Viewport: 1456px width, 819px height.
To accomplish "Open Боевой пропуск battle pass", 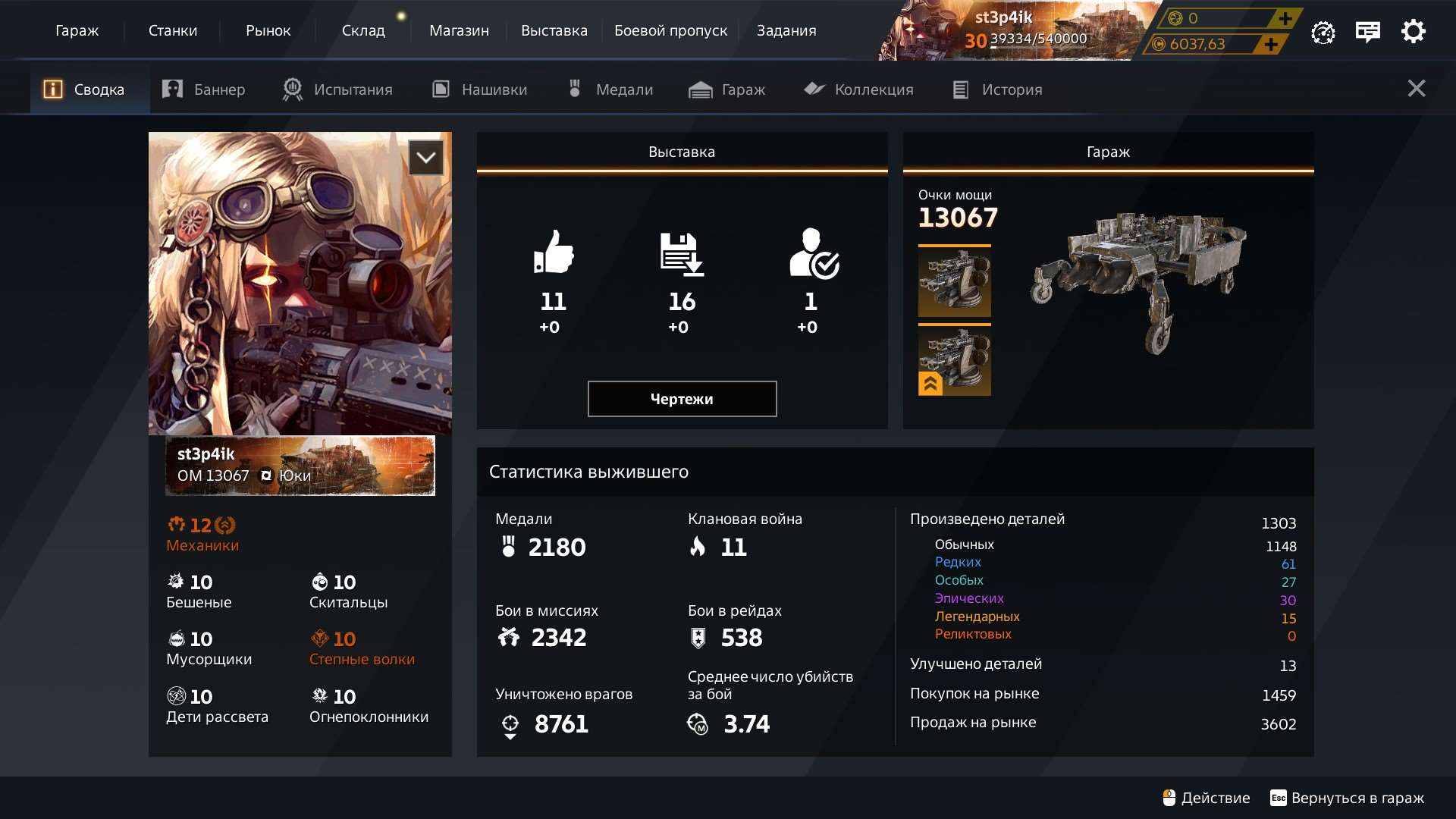I will point(670,30).
